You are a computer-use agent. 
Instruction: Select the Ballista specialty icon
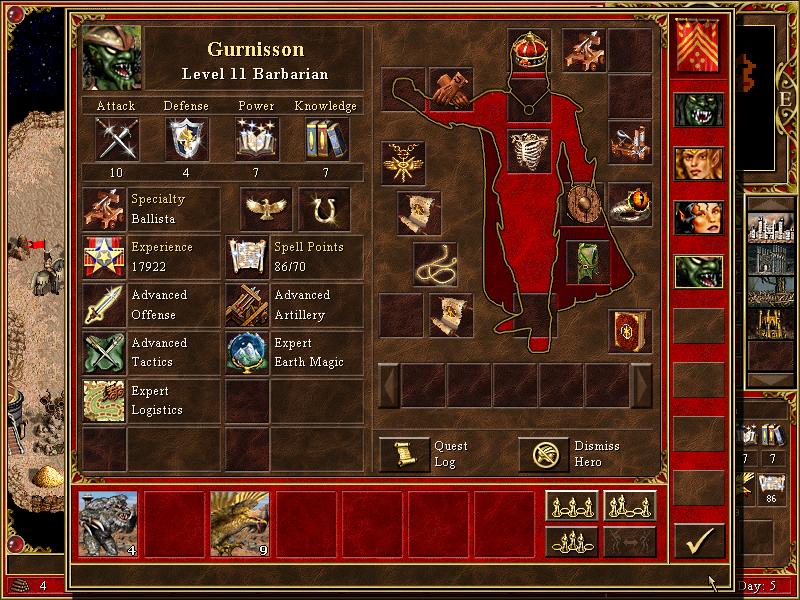(x=104, y=208)
